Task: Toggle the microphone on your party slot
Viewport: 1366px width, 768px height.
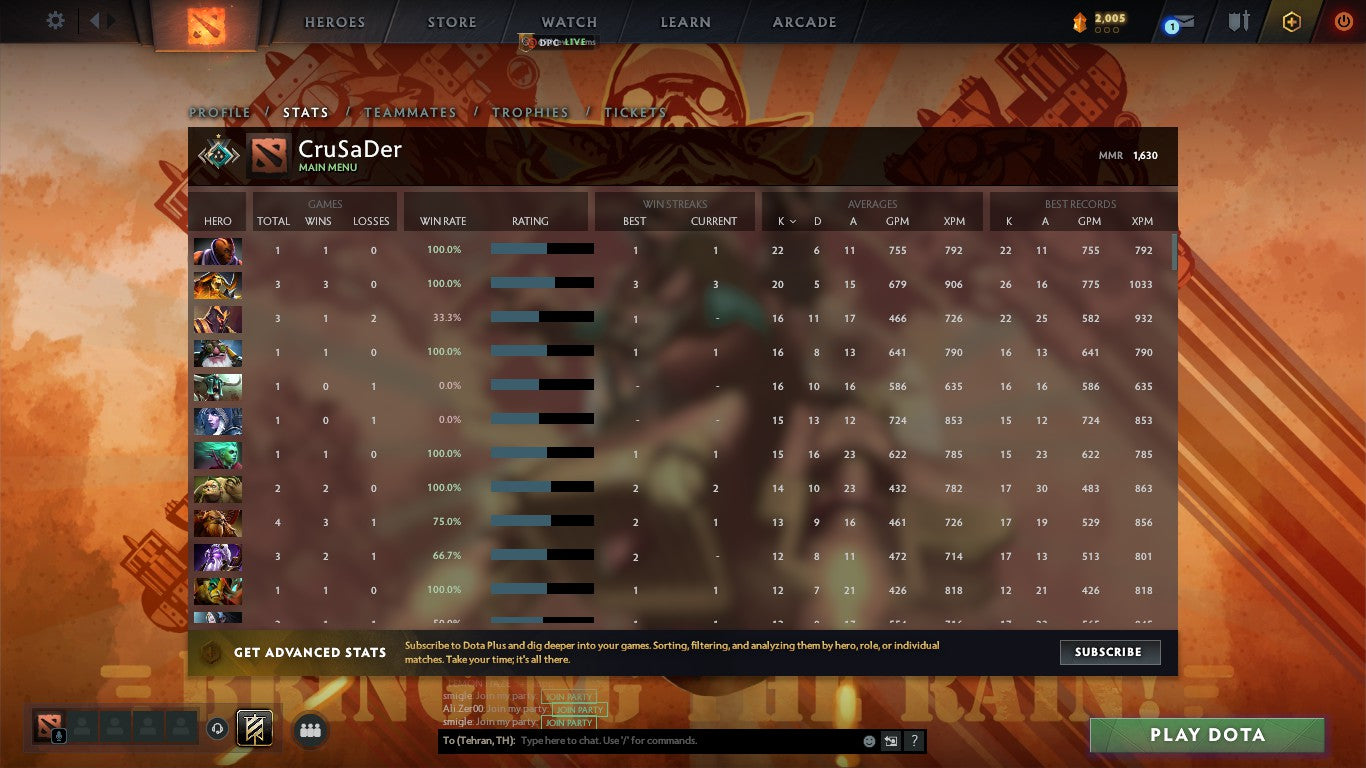Action: click(x=58, y=734)
